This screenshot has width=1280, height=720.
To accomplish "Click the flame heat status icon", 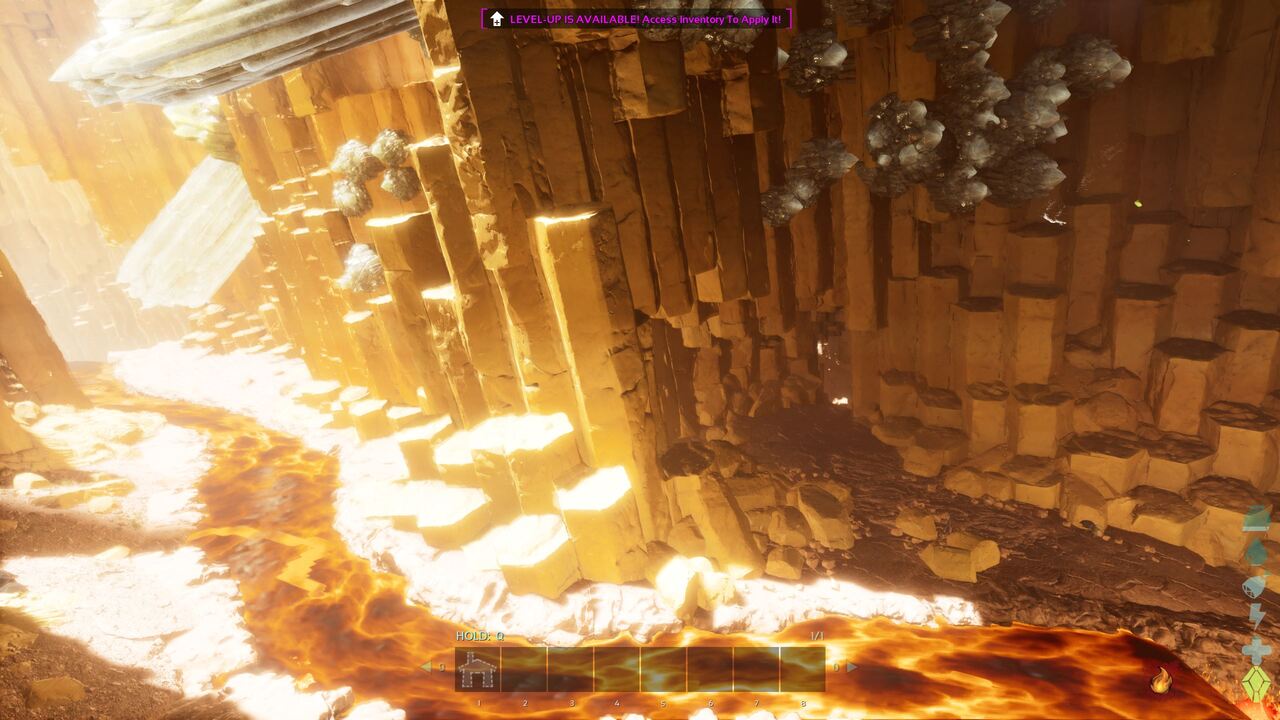I will point(1161,682).
